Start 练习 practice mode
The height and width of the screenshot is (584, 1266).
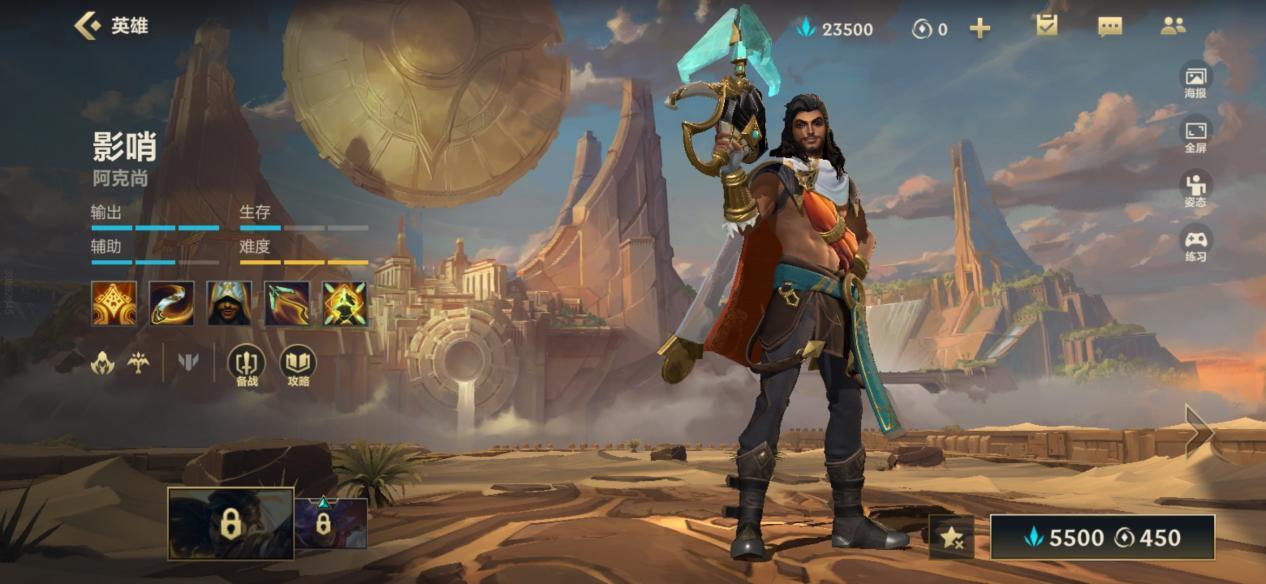[1195, 244]
